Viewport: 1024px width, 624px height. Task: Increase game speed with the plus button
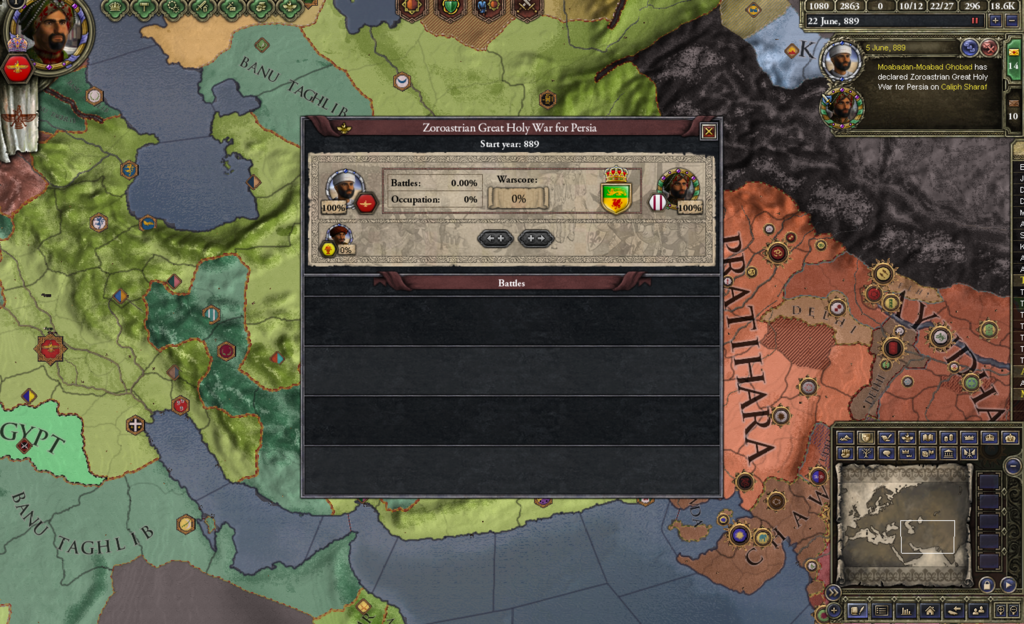click(994, 21)
